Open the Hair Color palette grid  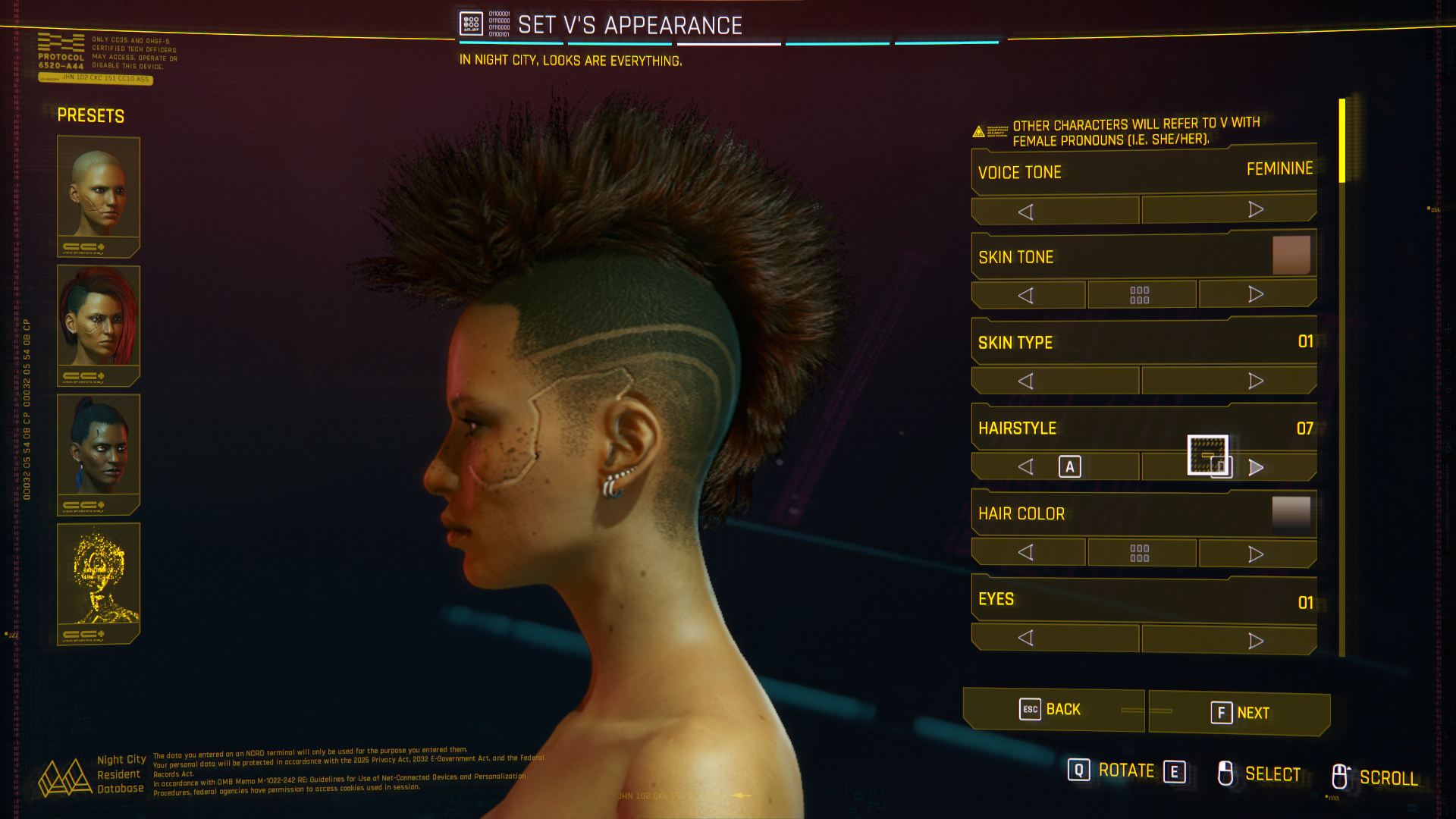[1141, 553]
